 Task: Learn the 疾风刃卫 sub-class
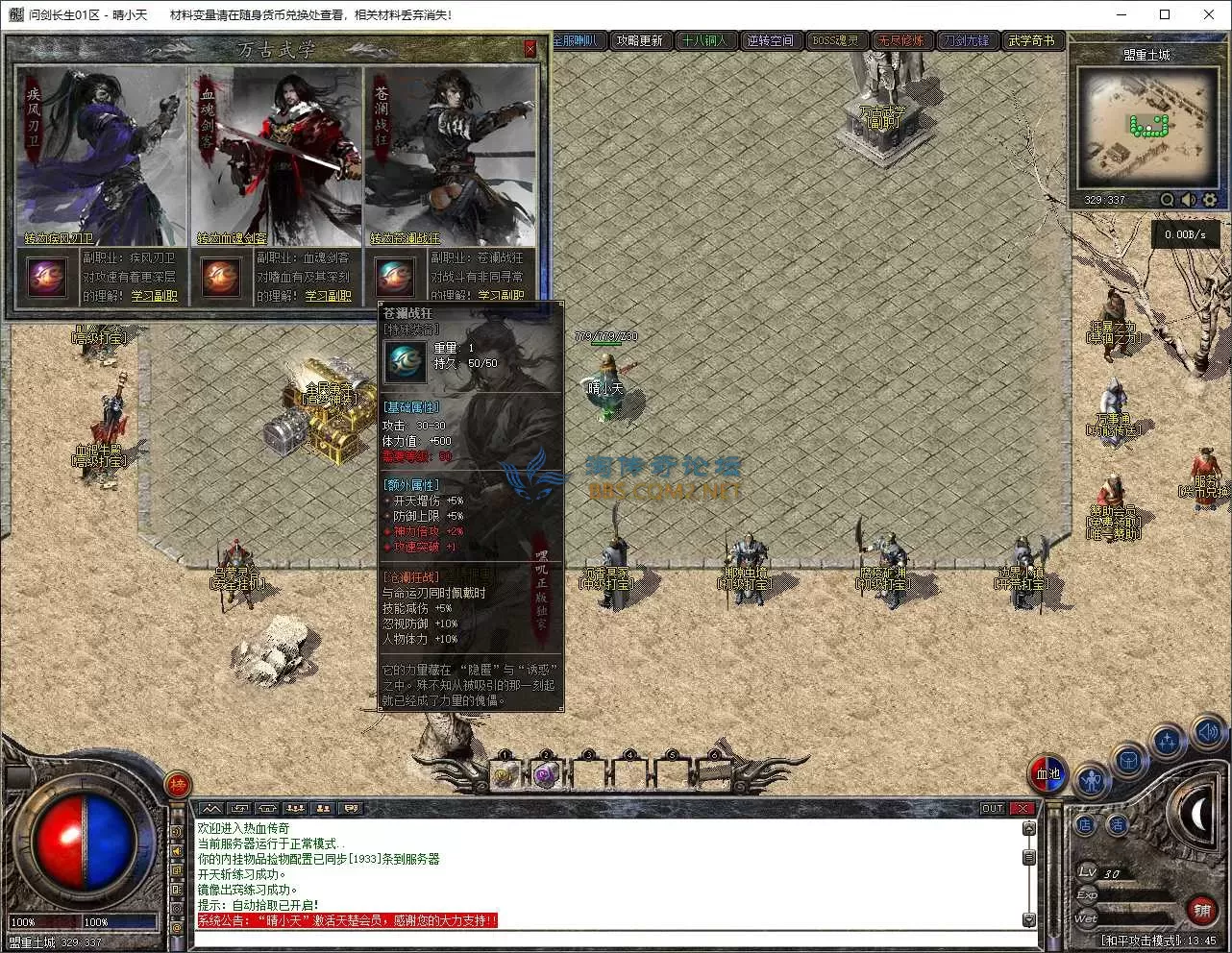(x=154, y=296)
